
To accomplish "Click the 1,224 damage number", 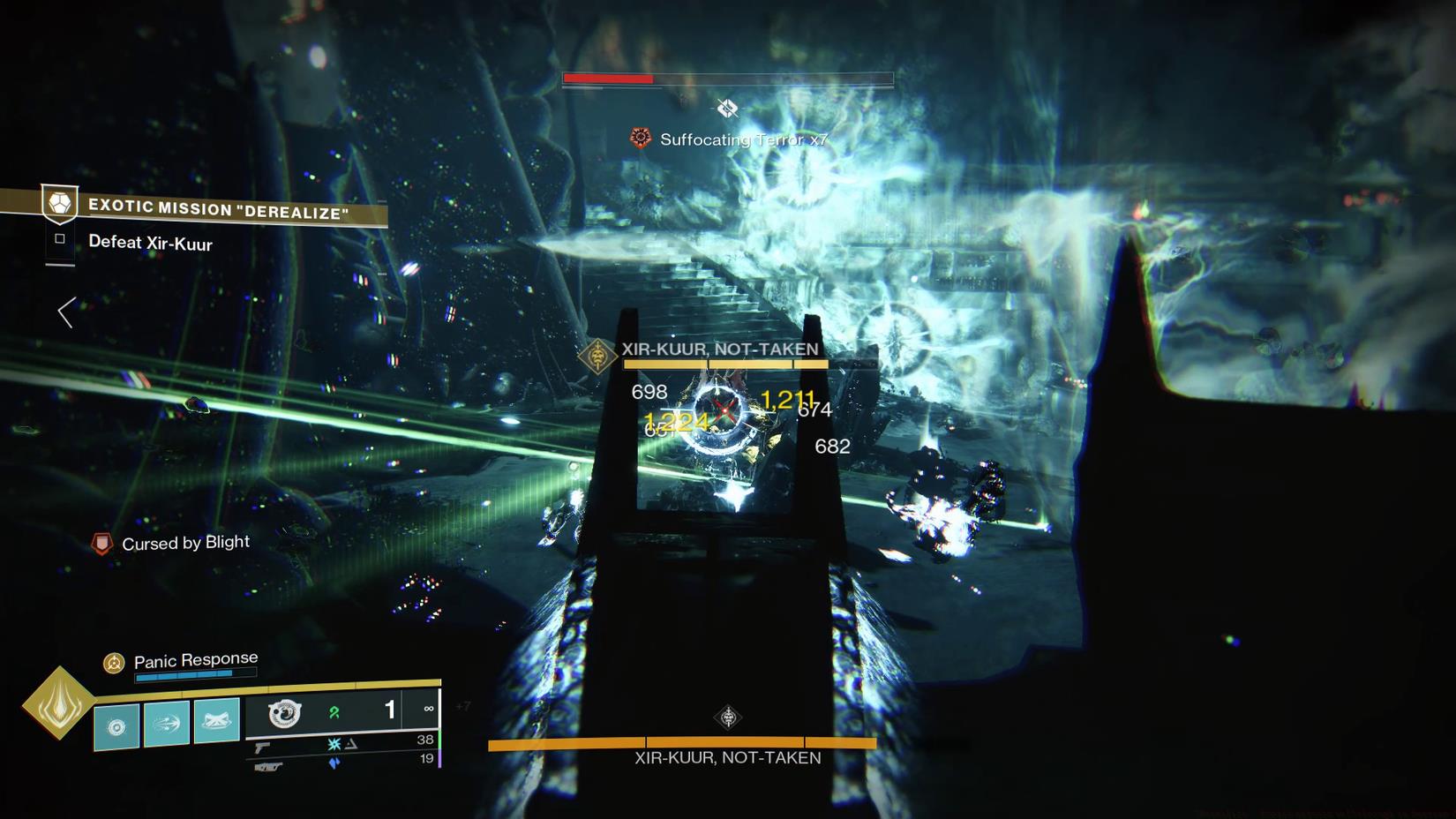I will point(679,422).
